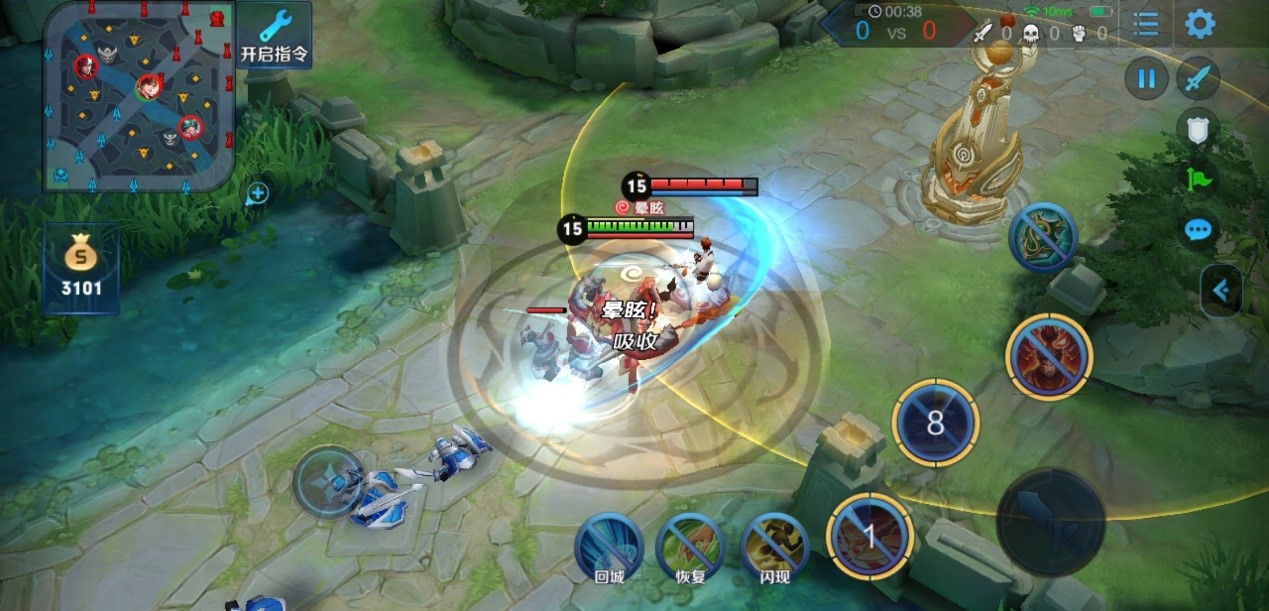The width and height of the screenshot is (1269, 611).
Task: Tap the blue sword attack signal
Action: click(x=1197, y=78)
